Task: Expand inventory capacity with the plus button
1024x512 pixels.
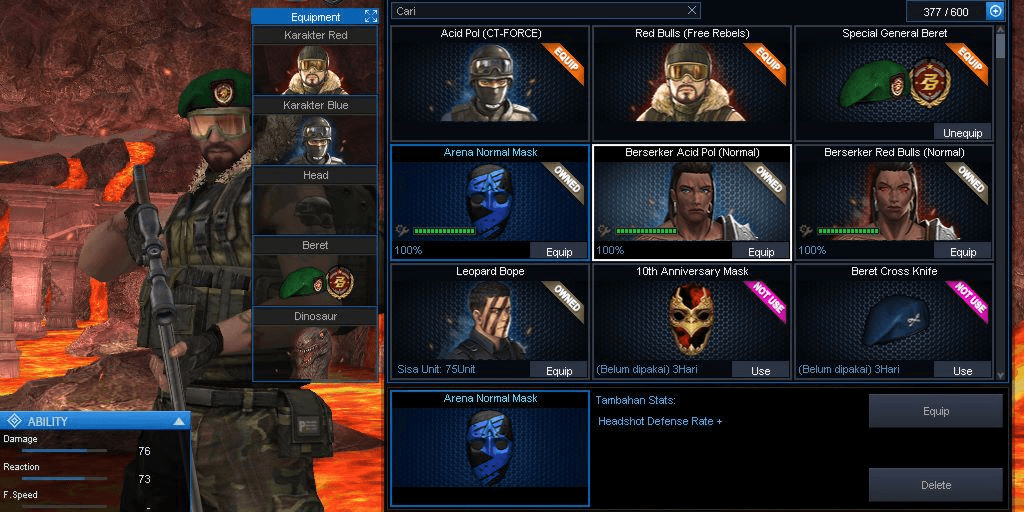Action: pos(995,11)
